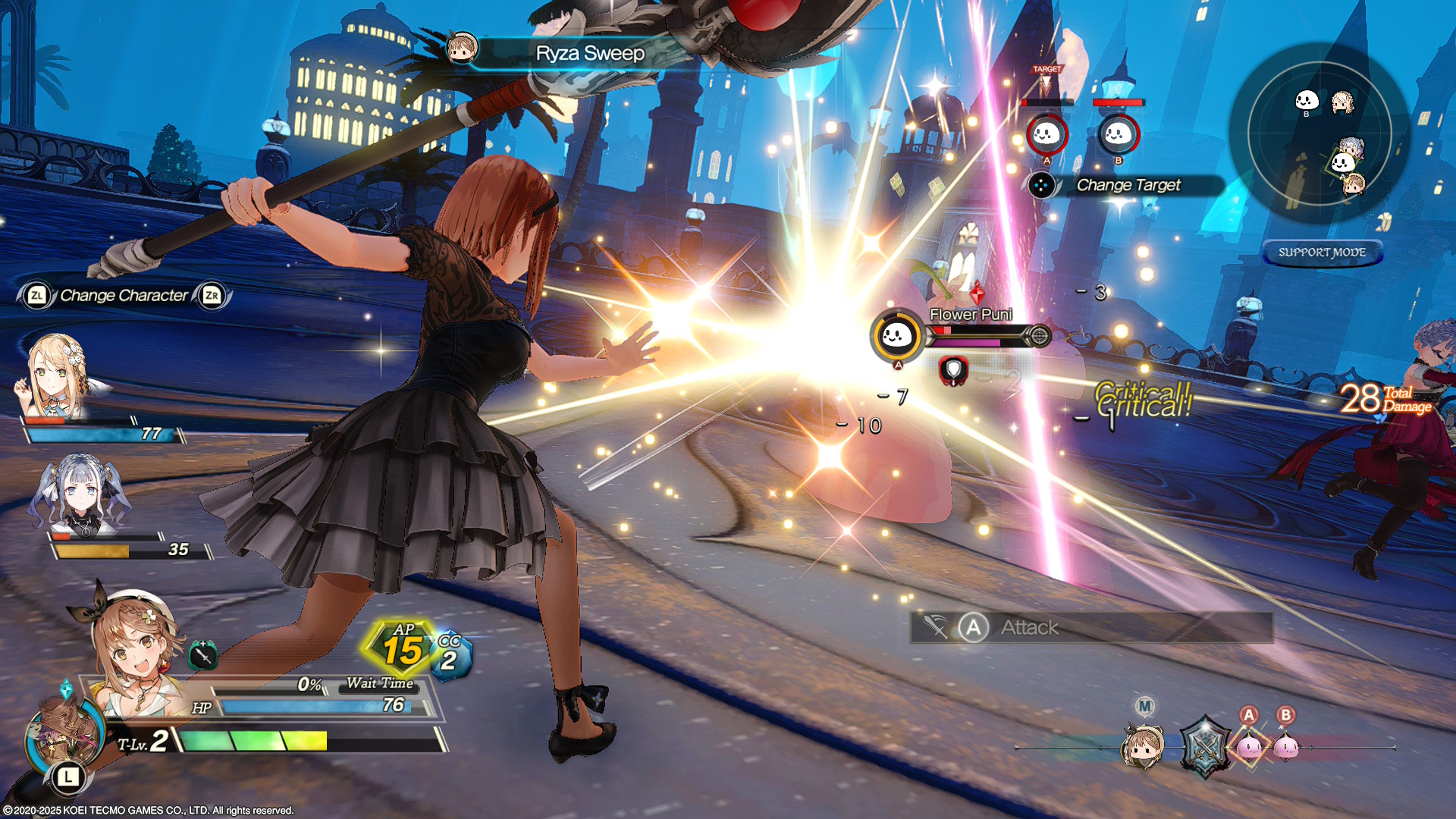Select the sword skill icon beside Ryza
The width and height of the screenshot is (1456, 819).
click(202, 654)
